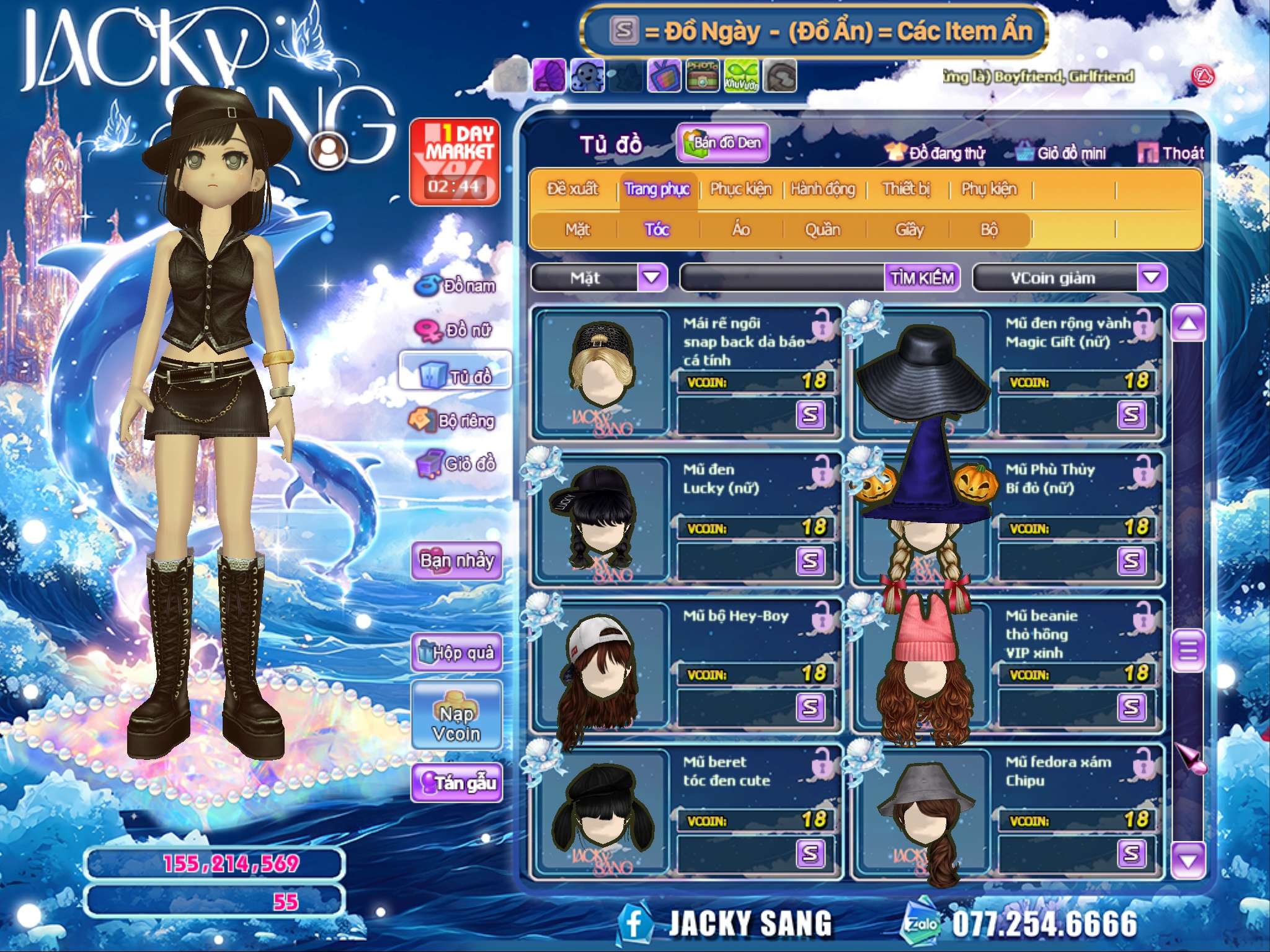This screenshot has width=1270, height=952.
Task: Show Đồ đang thử items
Action: click(936, 153)
